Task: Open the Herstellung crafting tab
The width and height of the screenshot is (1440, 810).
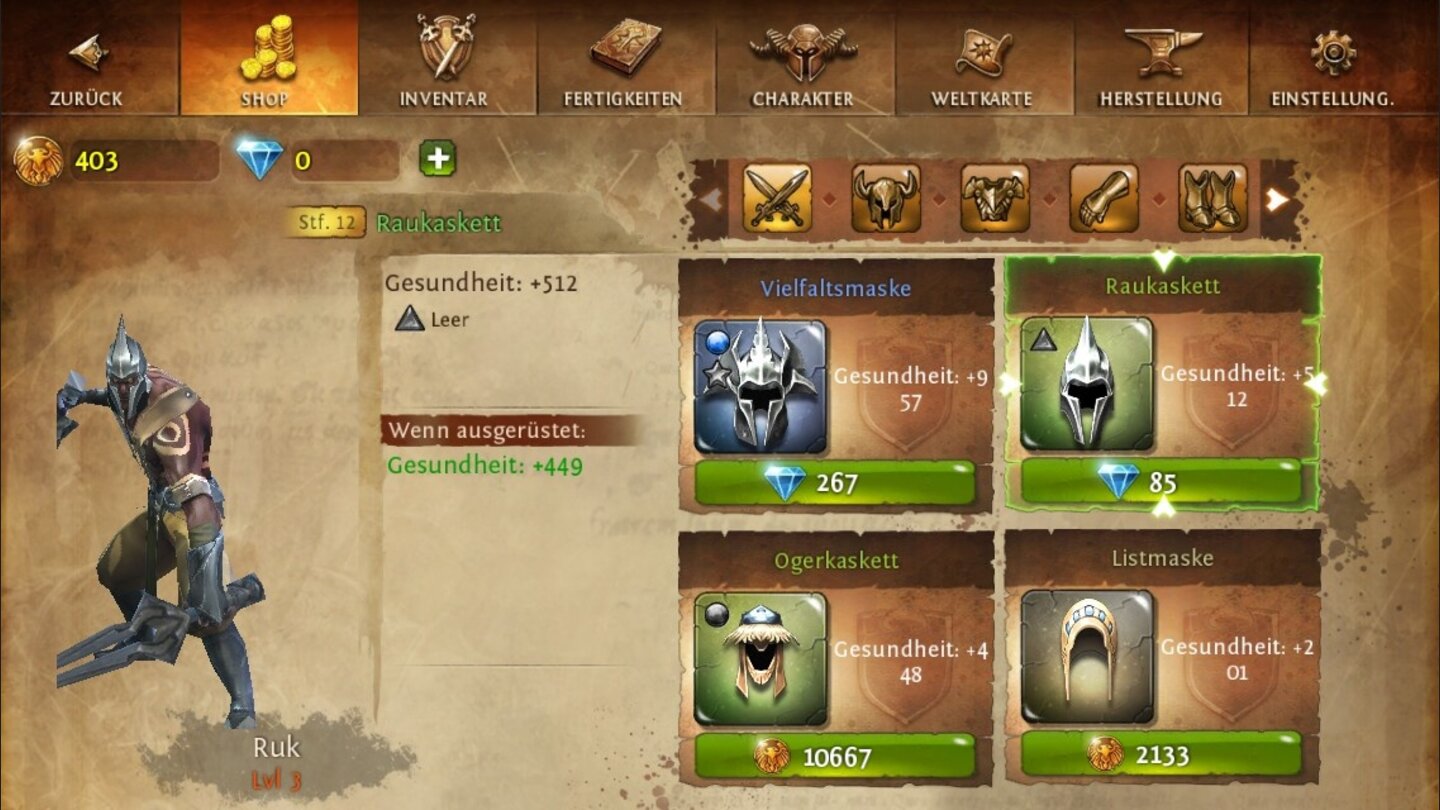Action: (1163, 60)
